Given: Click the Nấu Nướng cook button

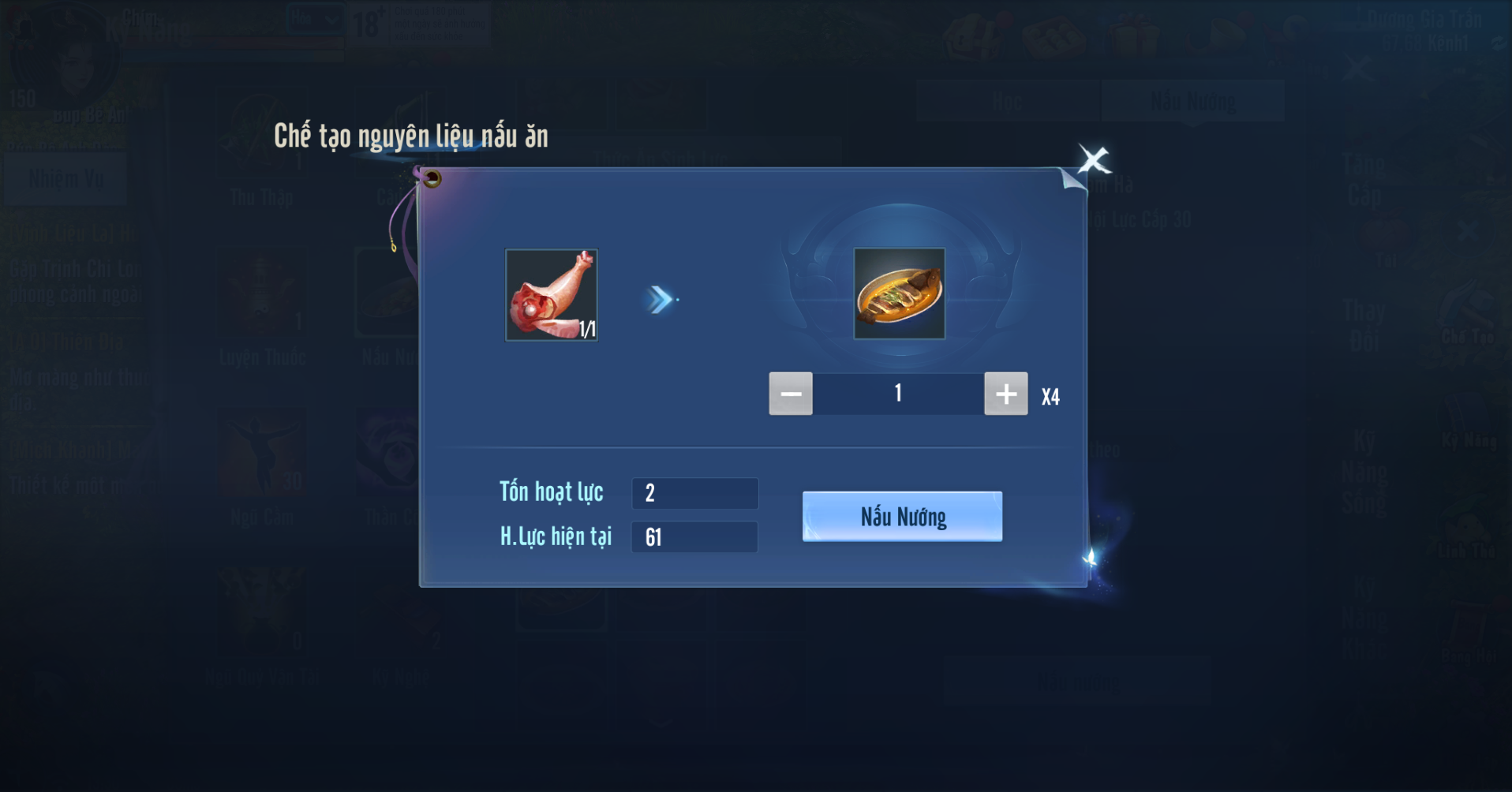Looking at the screenshot, I should point(902,517).
